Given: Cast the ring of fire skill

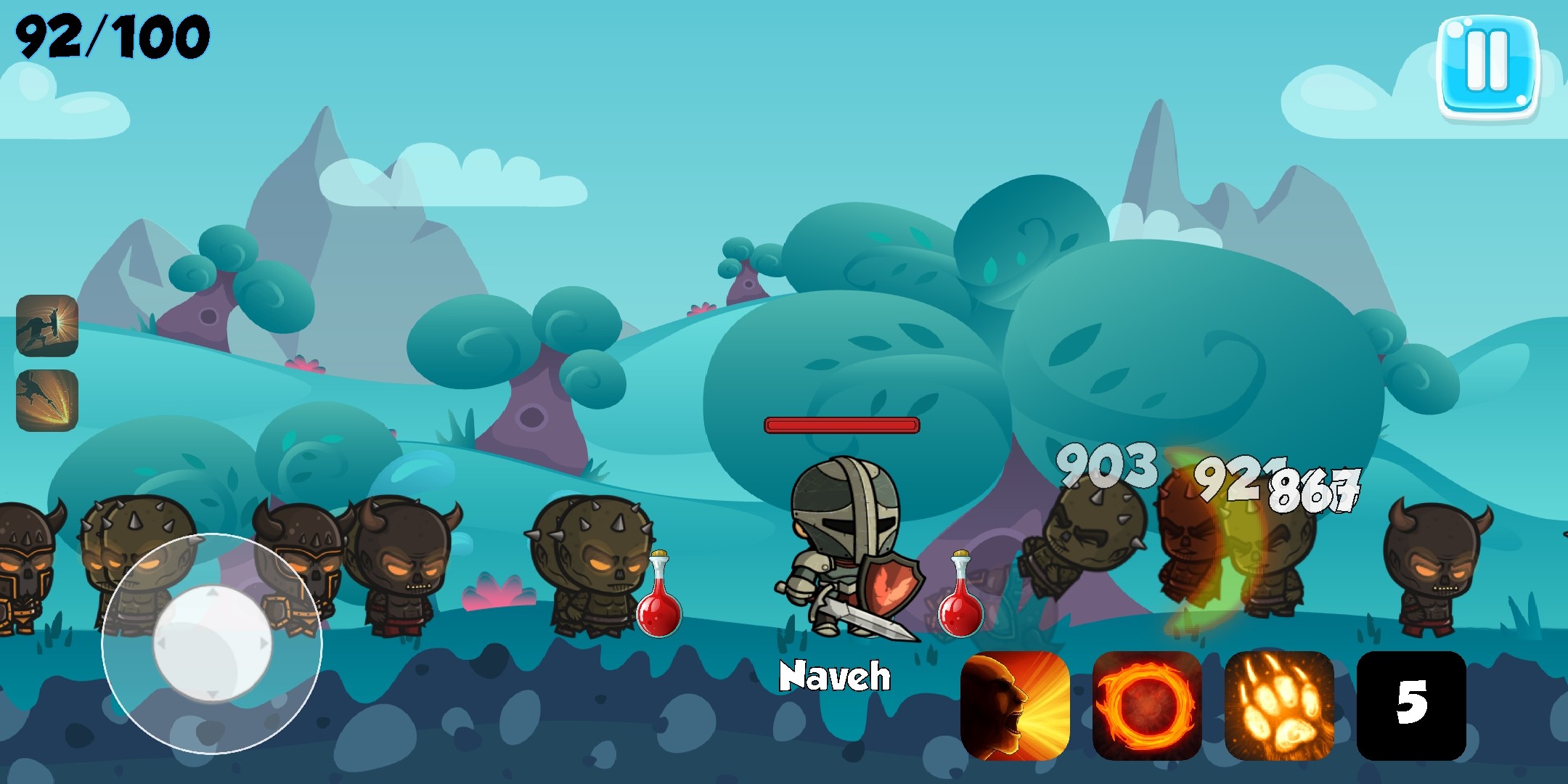Looking at the screenshot, I should [x=1147, y=706].
